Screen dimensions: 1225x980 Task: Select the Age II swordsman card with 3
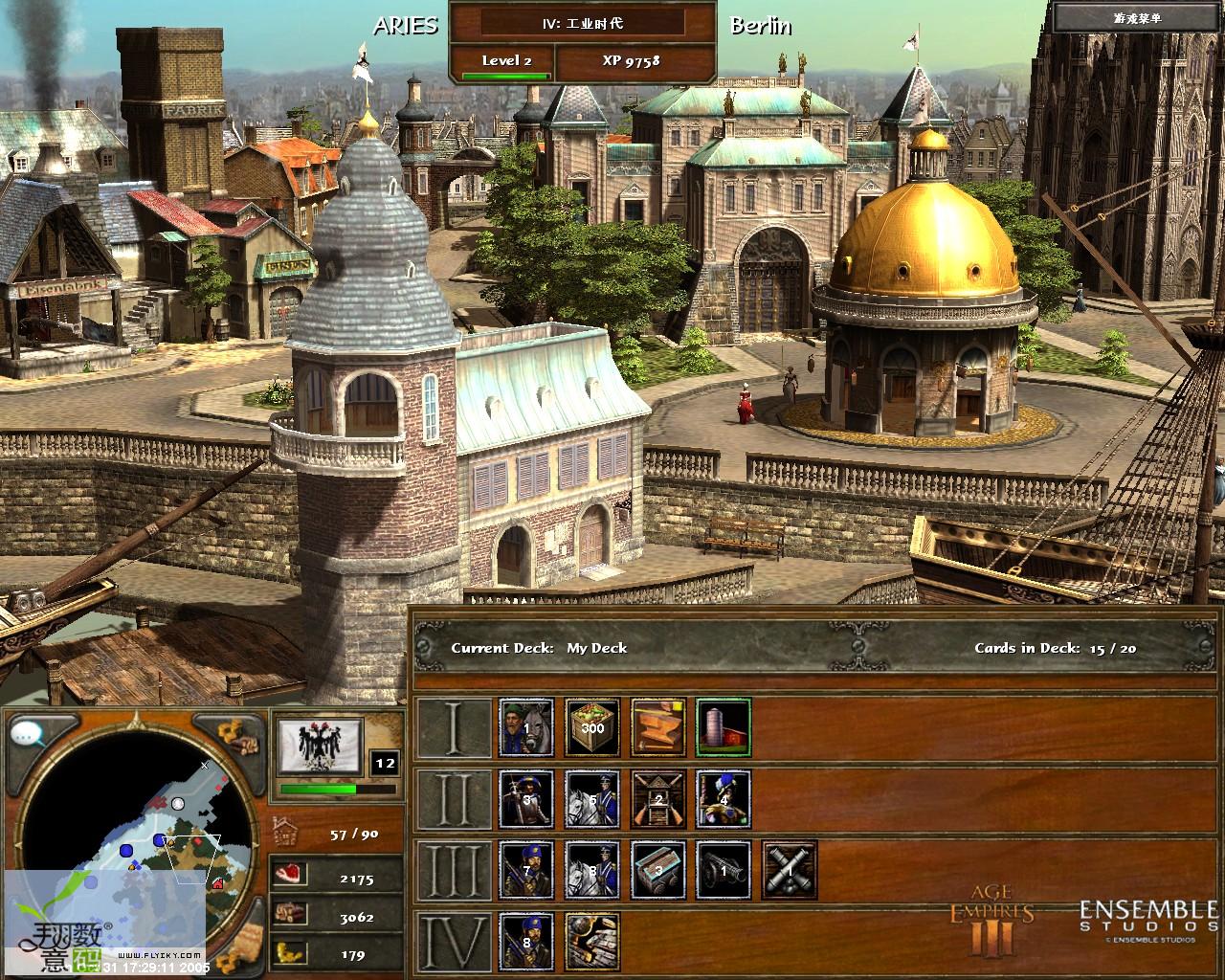[x=526, y=798]
